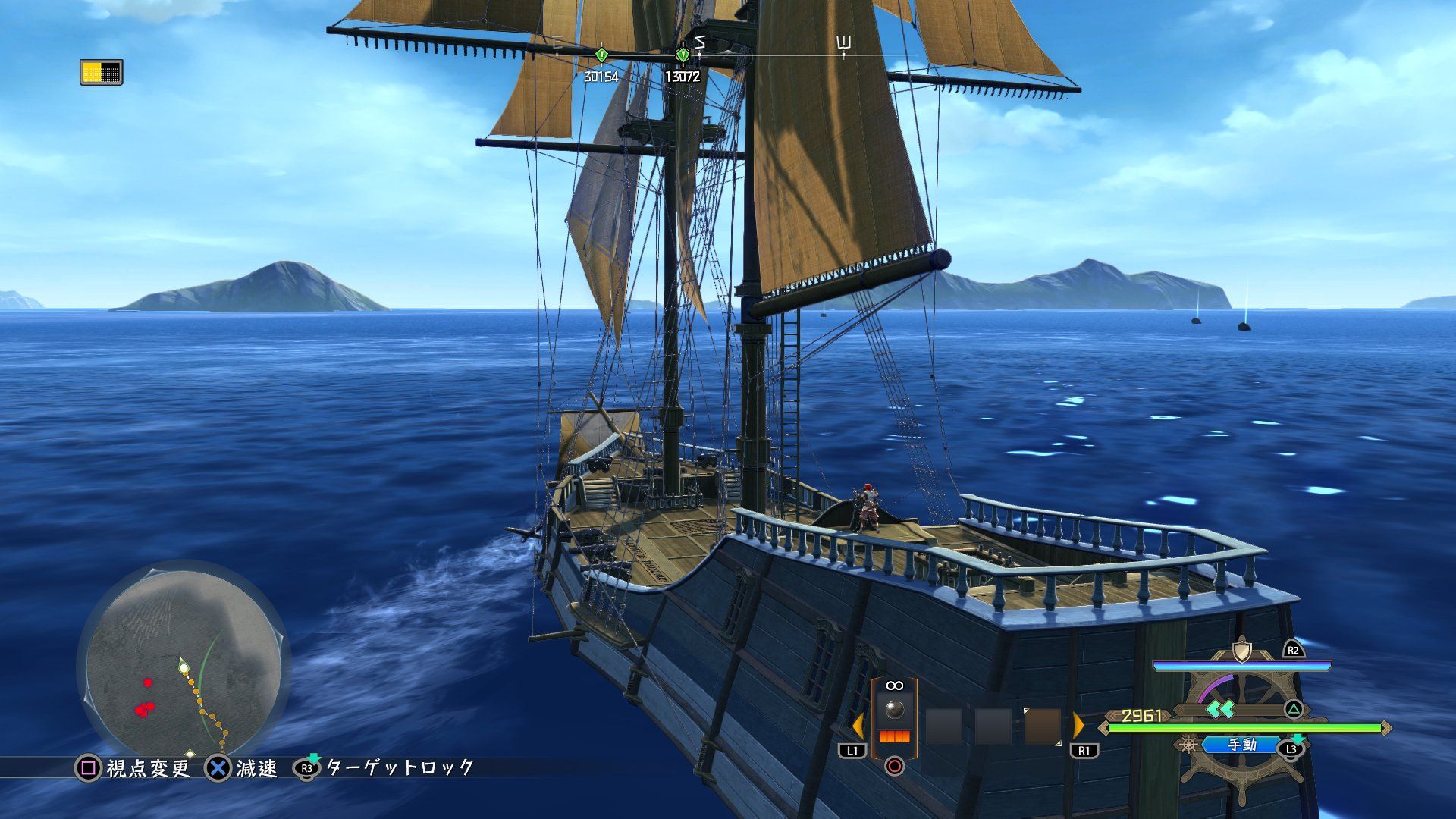Toggle the 手動 manual steering mode

tap(1243, 745)
